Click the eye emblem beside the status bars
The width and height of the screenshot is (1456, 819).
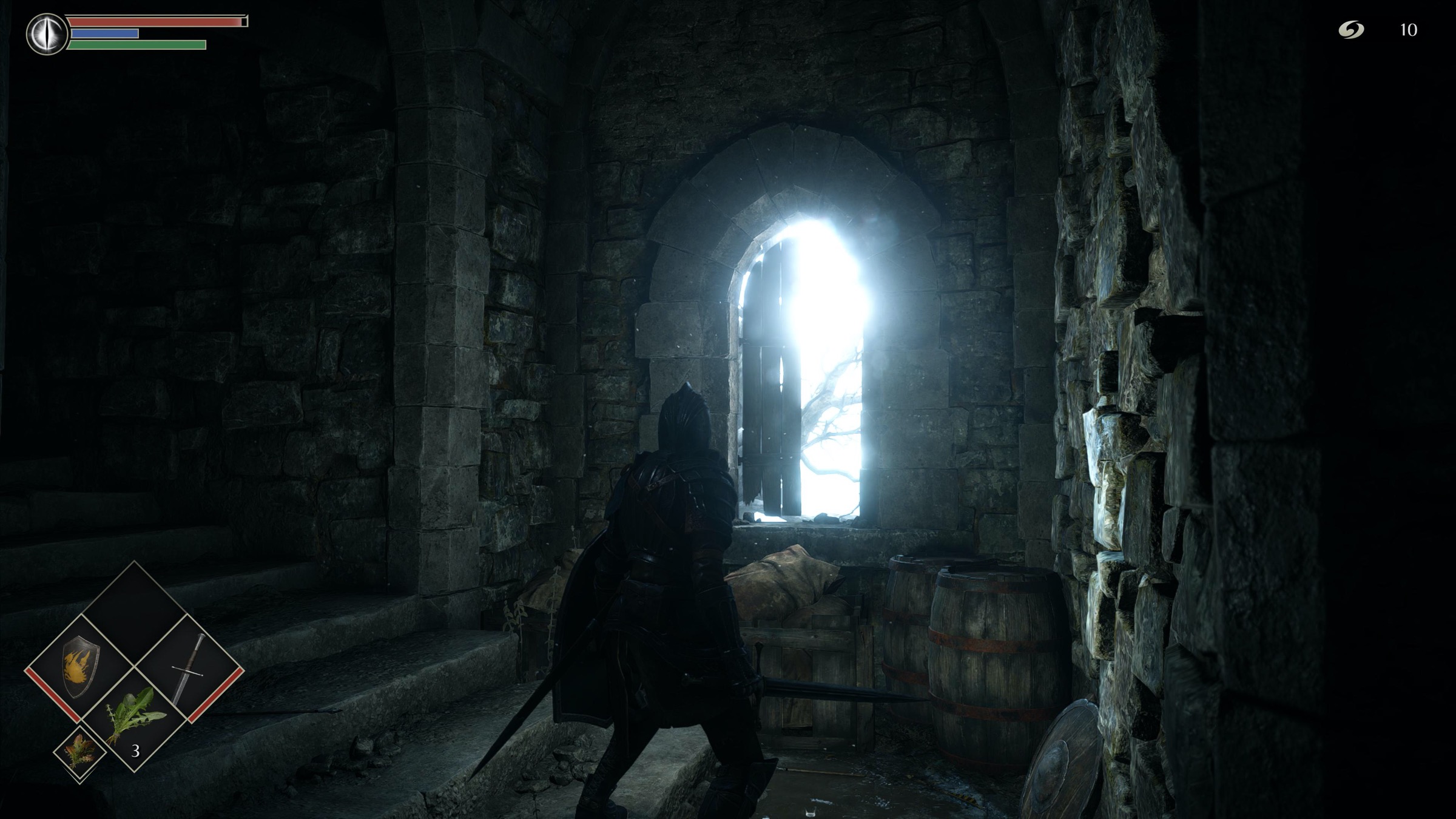coord(47,34)
